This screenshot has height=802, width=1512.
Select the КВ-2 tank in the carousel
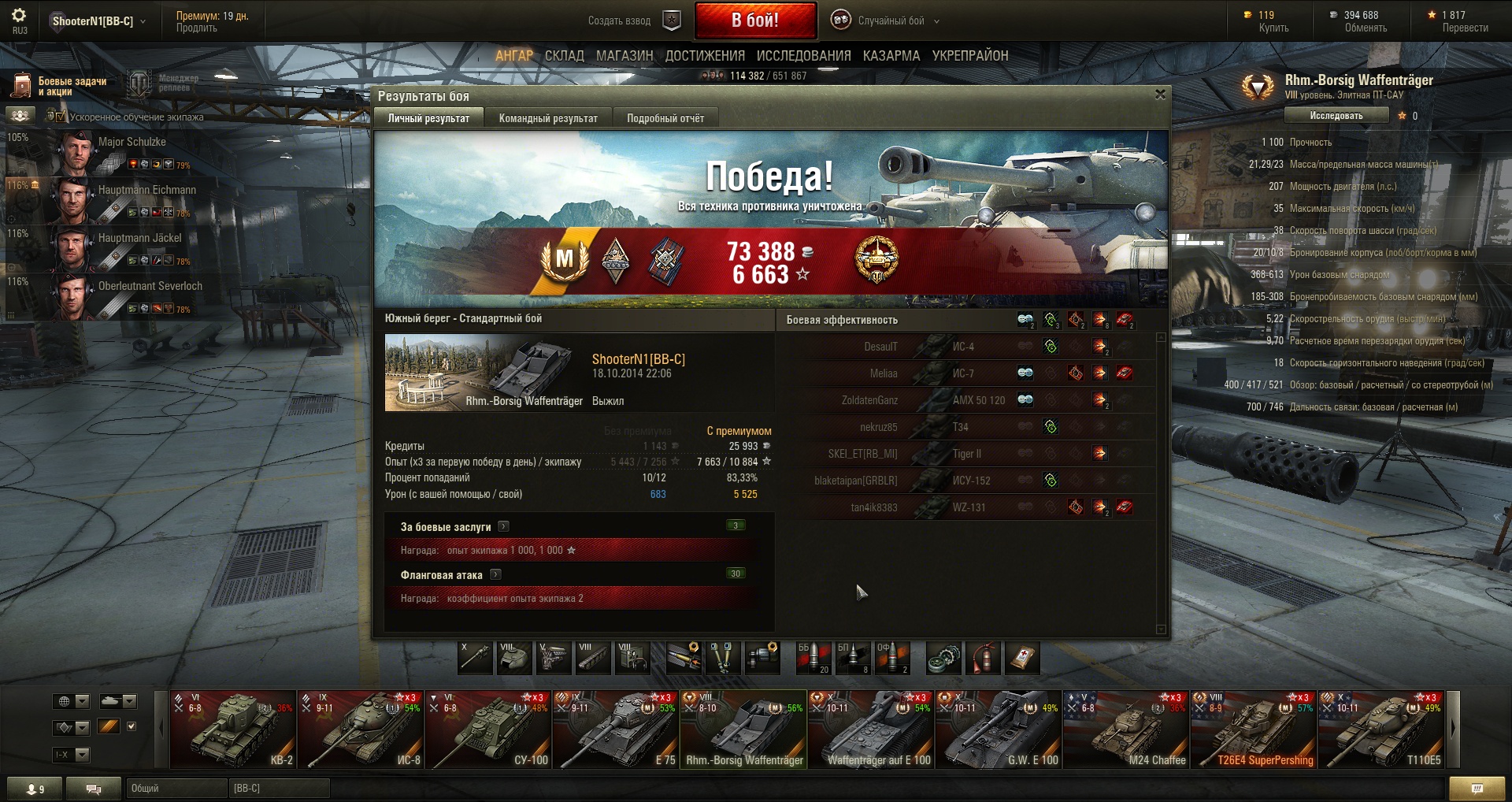(233, 730)
